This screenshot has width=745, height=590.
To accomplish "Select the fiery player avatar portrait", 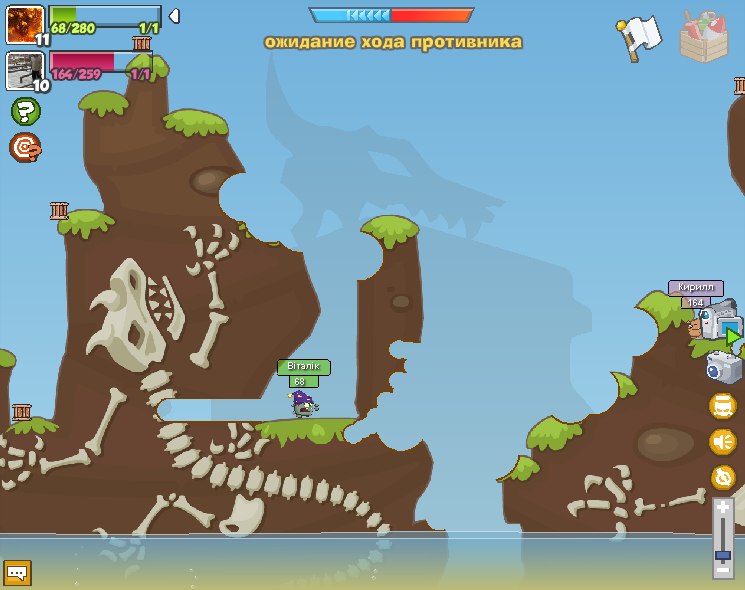I will click(x=24, y=24).
